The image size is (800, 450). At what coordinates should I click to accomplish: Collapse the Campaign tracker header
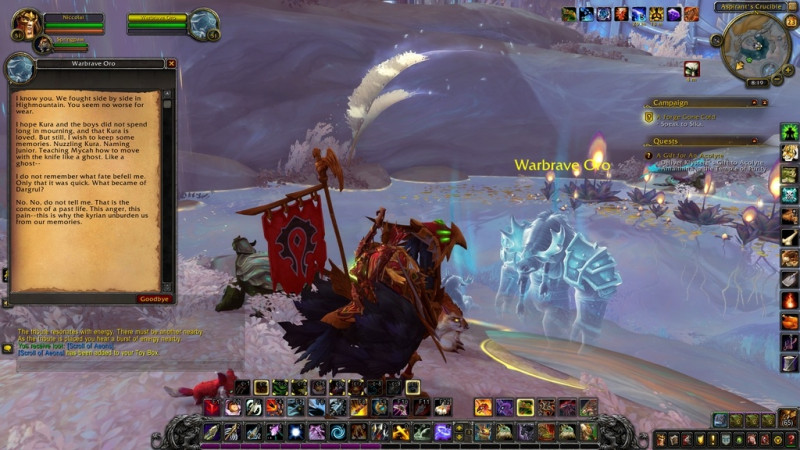tap(764, 102)
